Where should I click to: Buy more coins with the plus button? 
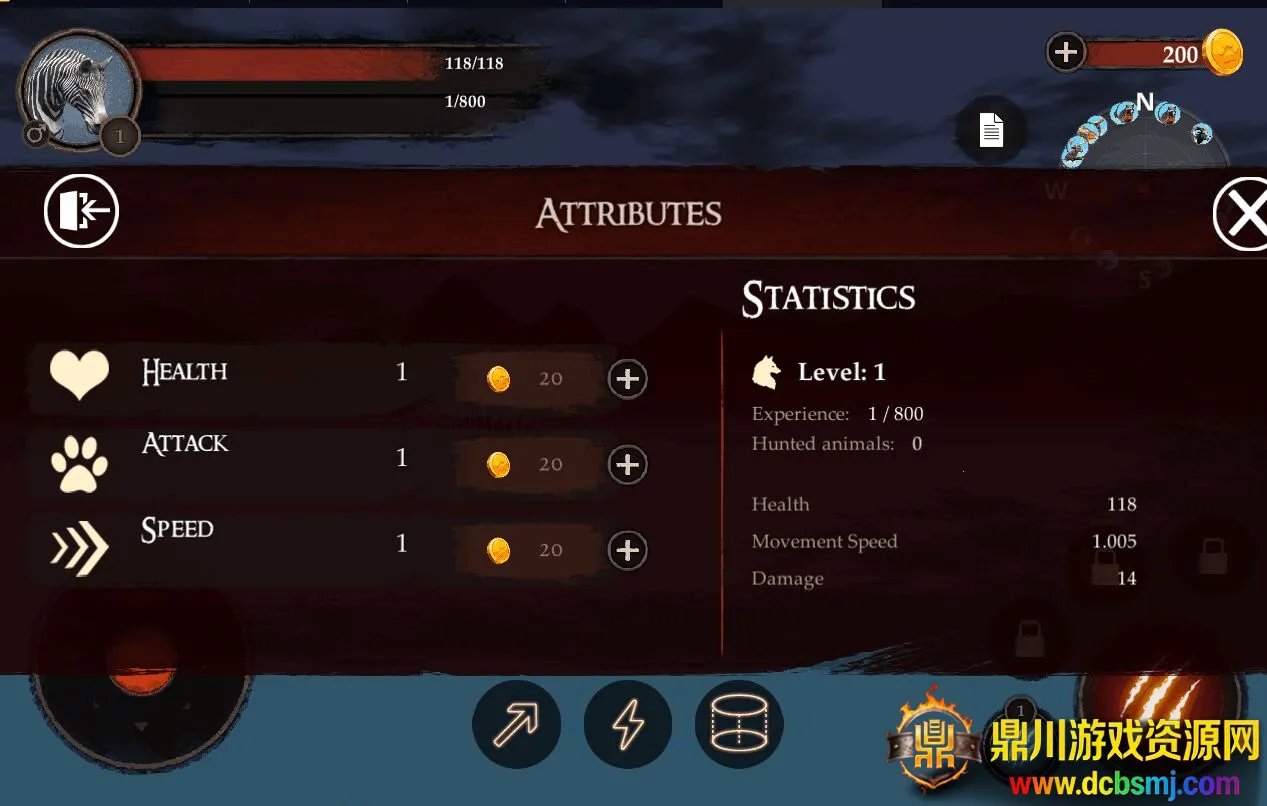point(1066,52)
